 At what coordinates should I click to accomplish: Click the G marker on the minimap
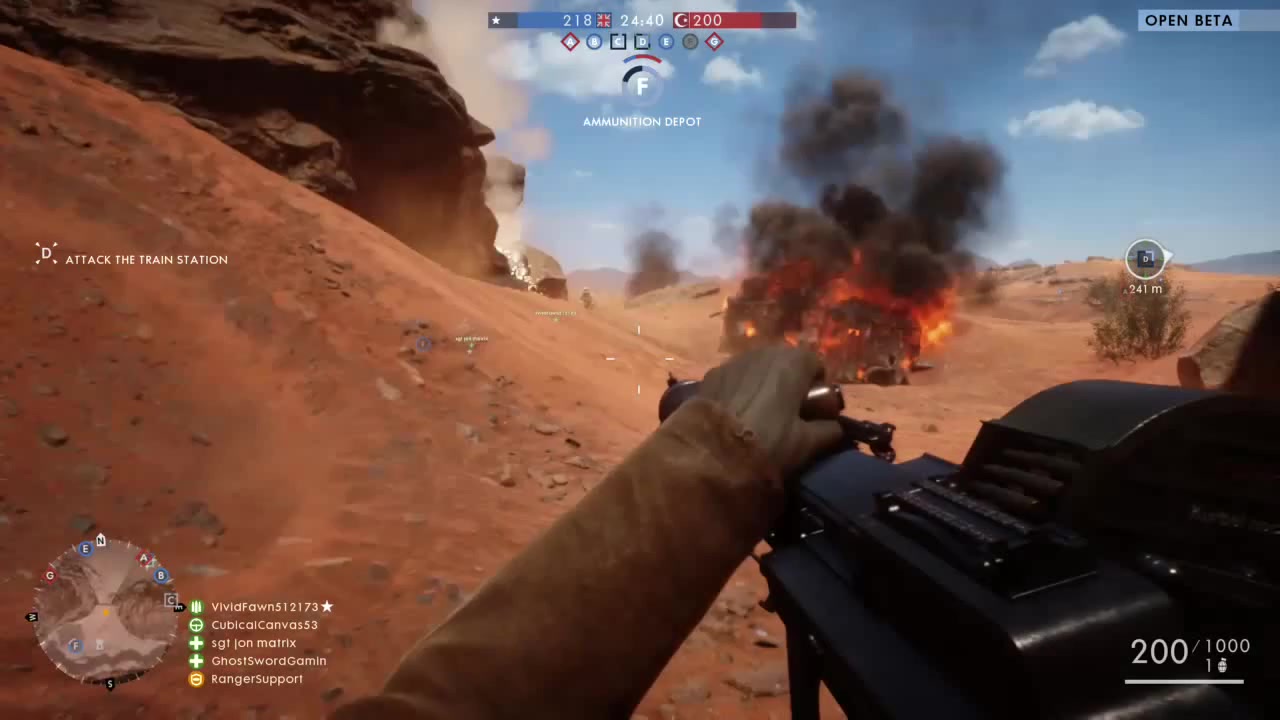tap(49, 575)
